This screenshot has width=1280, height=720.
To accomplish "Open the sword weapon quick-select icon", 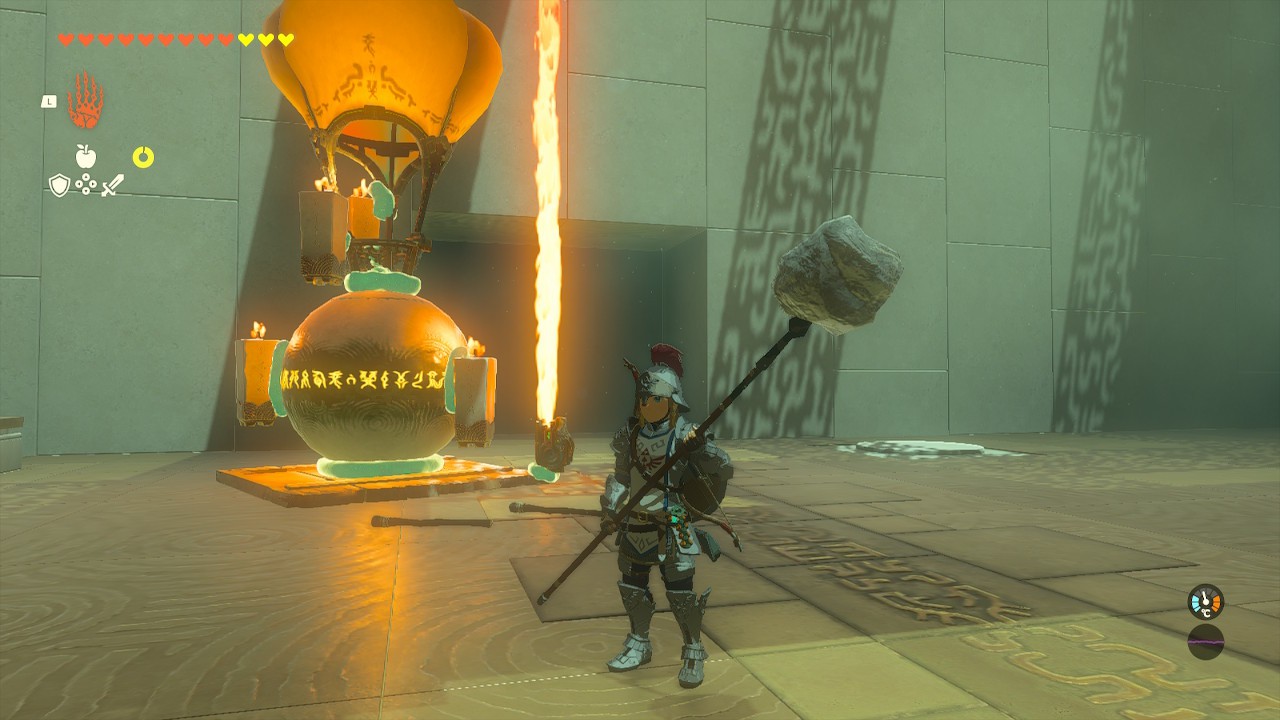I will point(112,184).
